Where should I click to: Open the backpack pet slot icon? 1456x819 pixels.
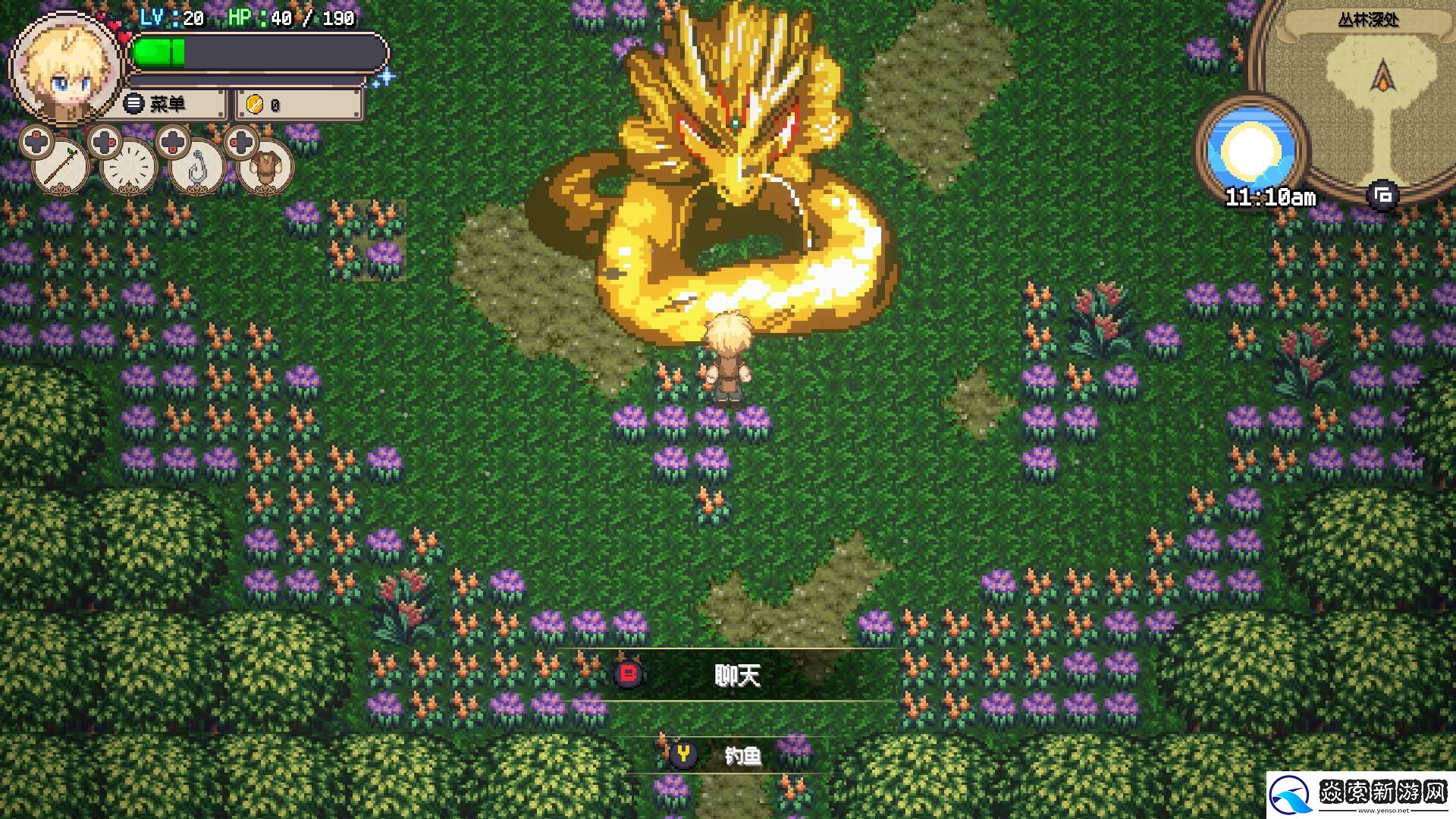[265, 166]
